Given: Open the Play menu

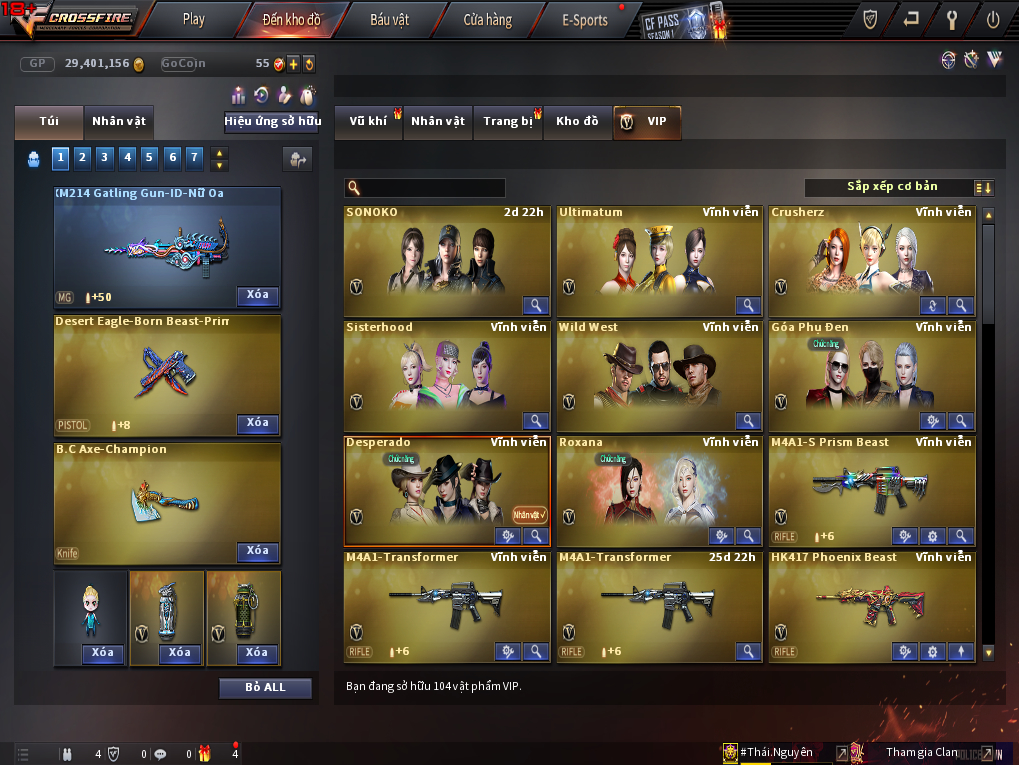Looking at the screenshot, I should point(193,19).
